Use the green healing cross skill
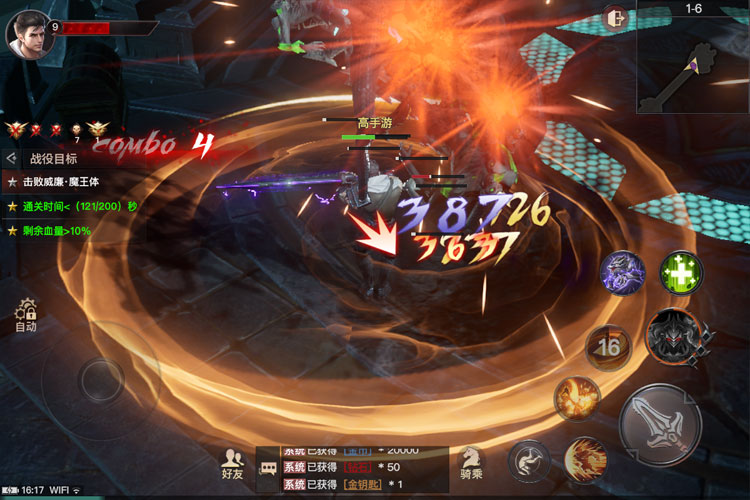The height and width of the screenshot is (500, 750). [x=682, y=272]
